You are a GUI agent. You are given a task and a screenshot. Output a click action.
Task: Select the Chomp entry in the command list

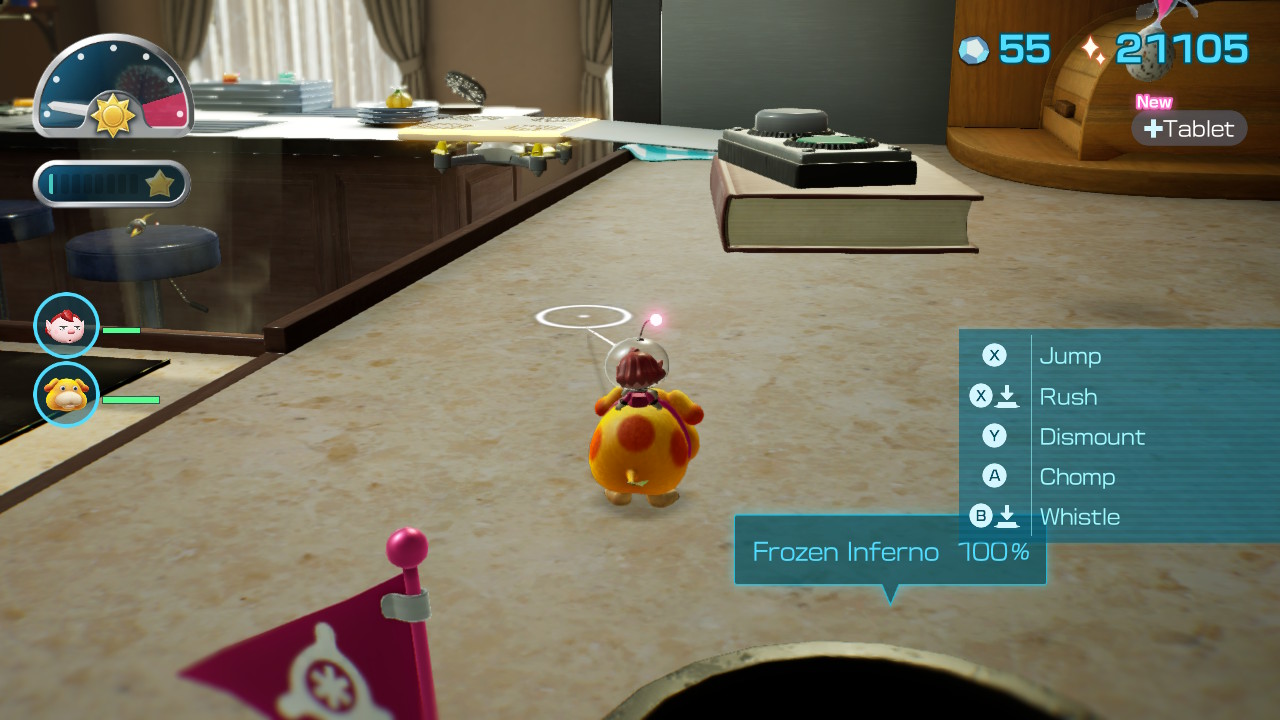pyautogui.click(x=1078, y=477)
